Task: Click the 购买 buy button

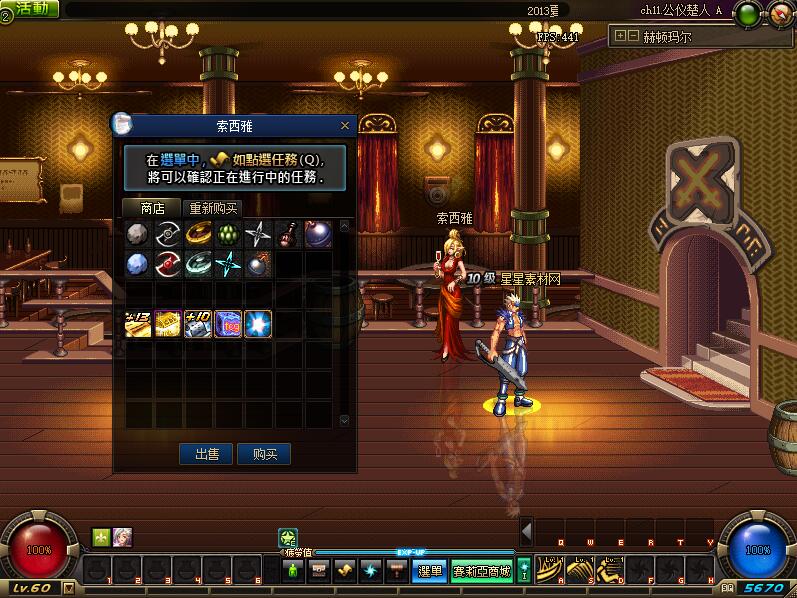Action: pyautogui.click(x=265, y=453)
